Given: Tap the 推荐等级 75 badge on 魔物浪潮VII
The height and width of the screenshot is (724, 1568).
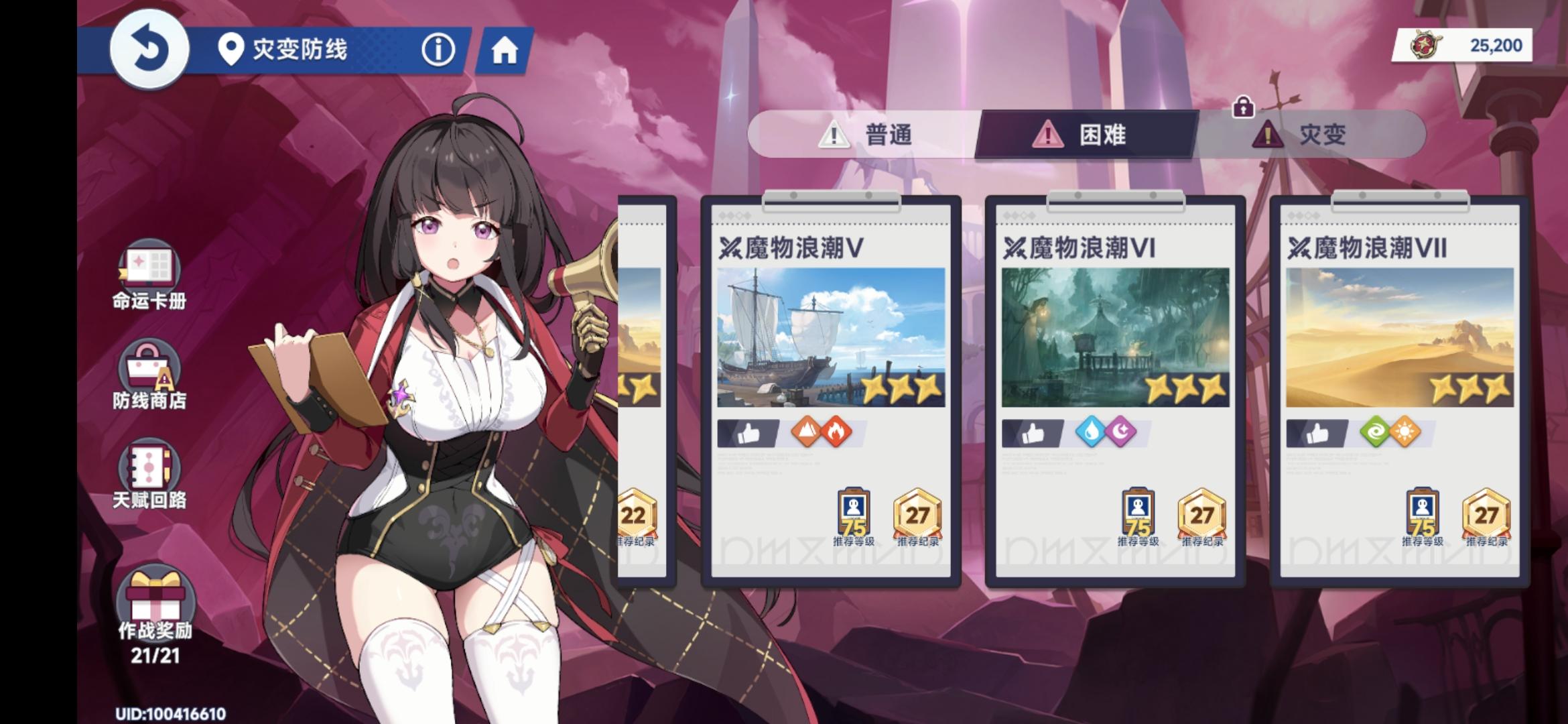Looking at the screenshot, I should (x=1421, y=515).
